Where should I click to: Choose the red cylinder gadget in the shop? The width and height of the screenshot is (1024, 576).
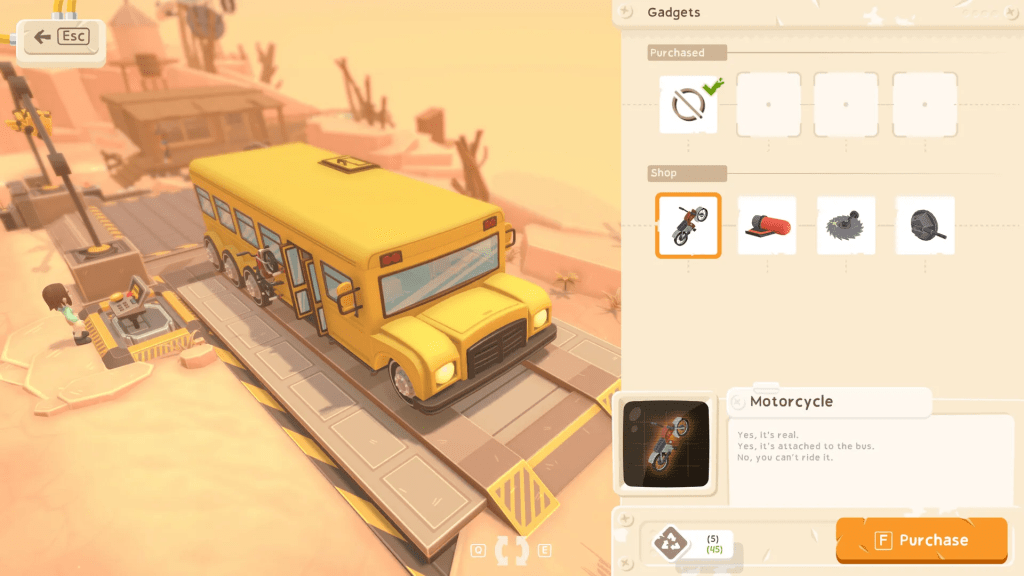767,225
